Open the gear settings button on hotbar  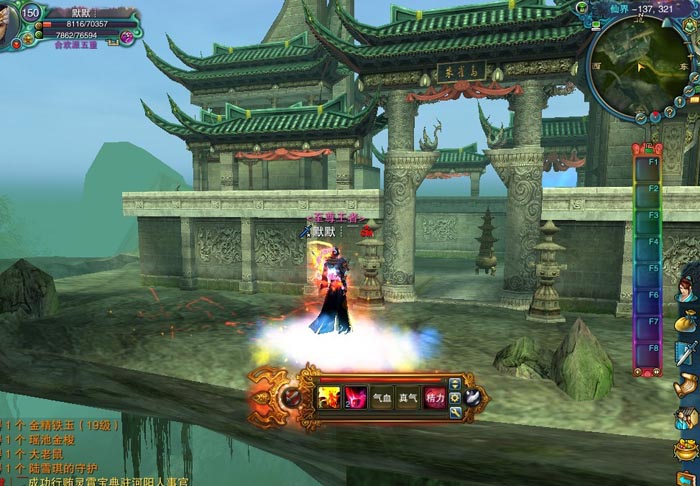456,397
